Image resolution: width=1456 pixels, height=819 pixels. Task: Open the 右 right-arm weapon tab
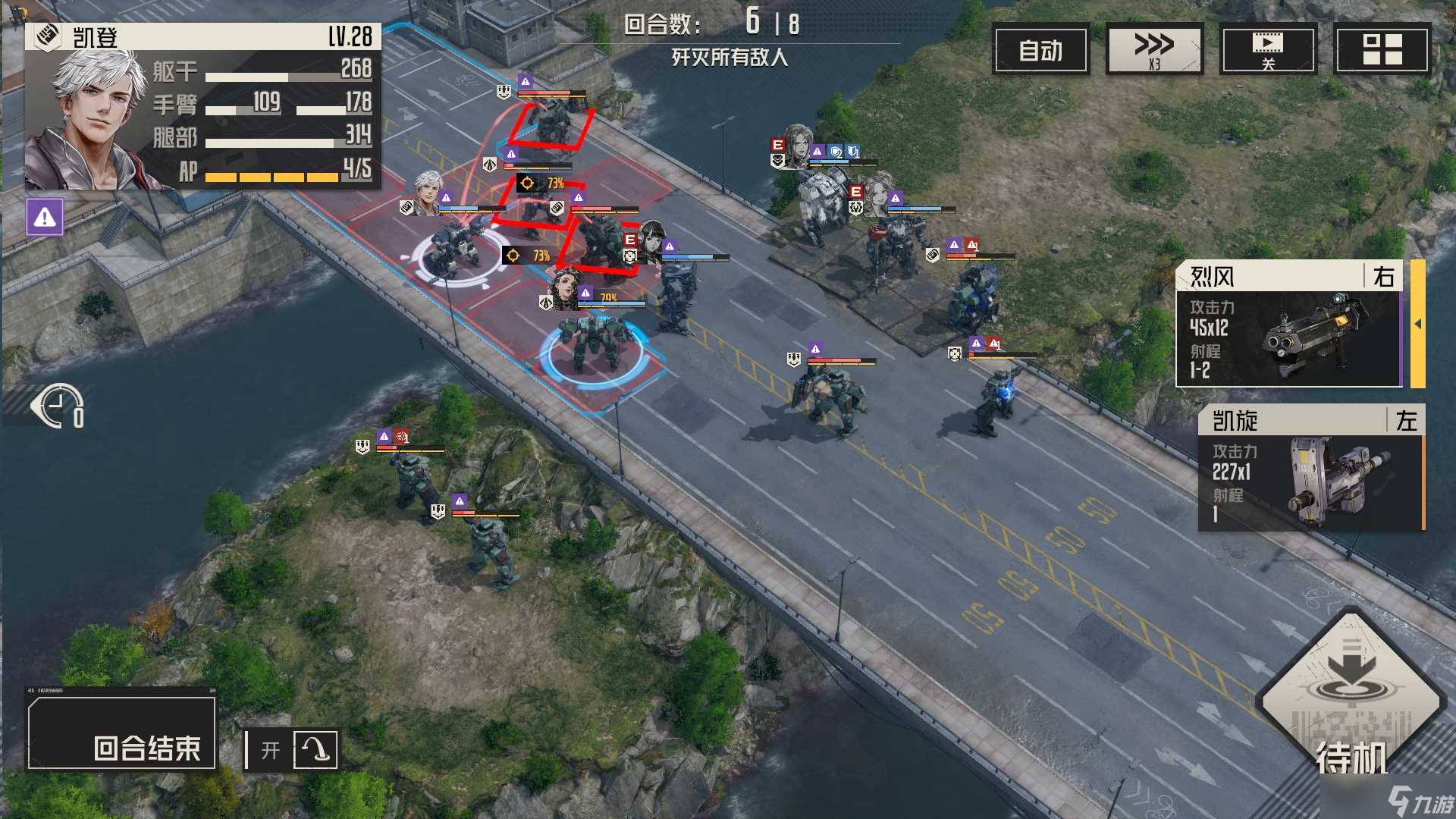pos(1385,278)
